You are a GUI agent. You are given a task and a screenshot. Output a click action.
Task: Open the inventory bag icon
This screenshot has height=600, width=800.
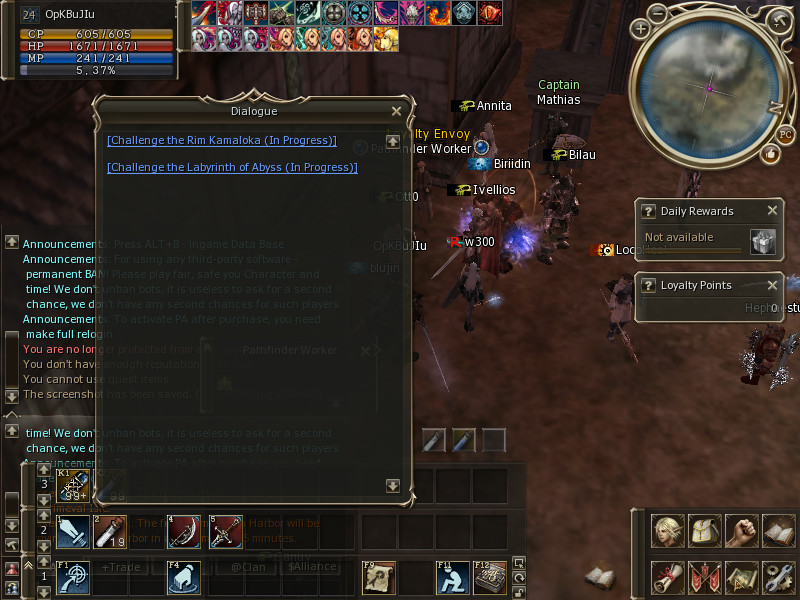click(705, 530)
